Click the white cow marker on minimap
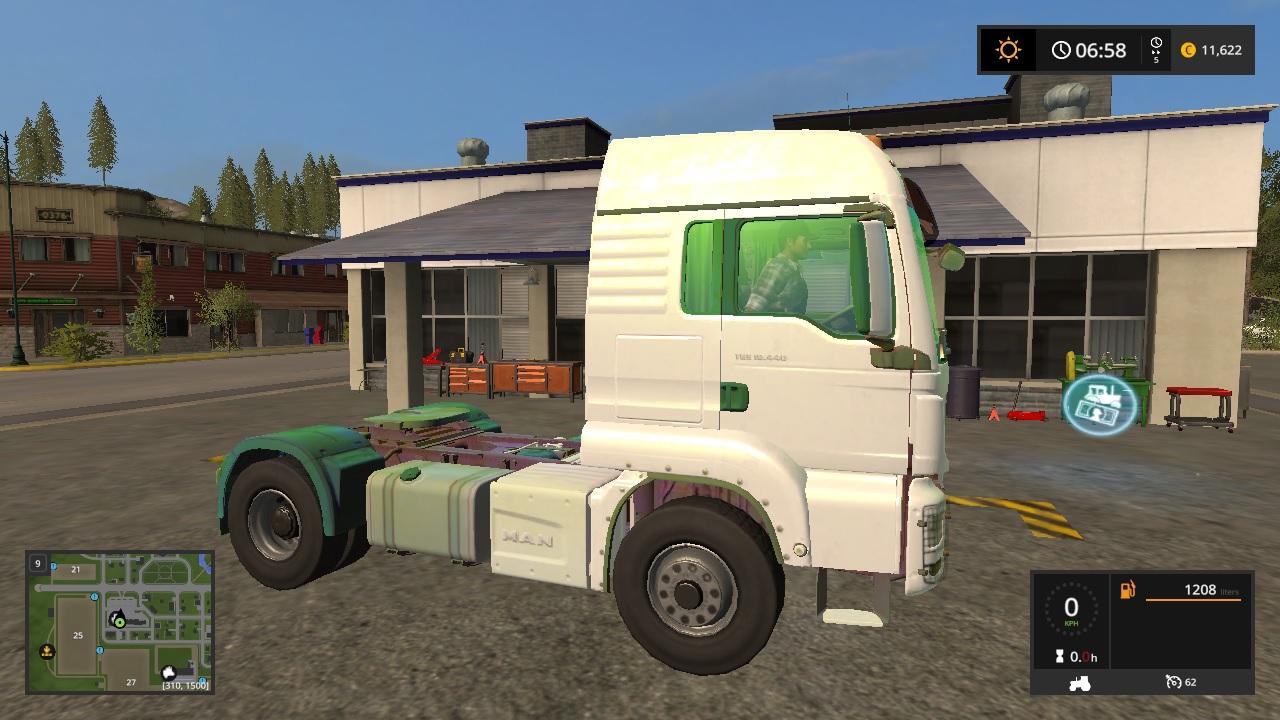The width and height of the screenshot is (1280, 720). click(170, 673)
